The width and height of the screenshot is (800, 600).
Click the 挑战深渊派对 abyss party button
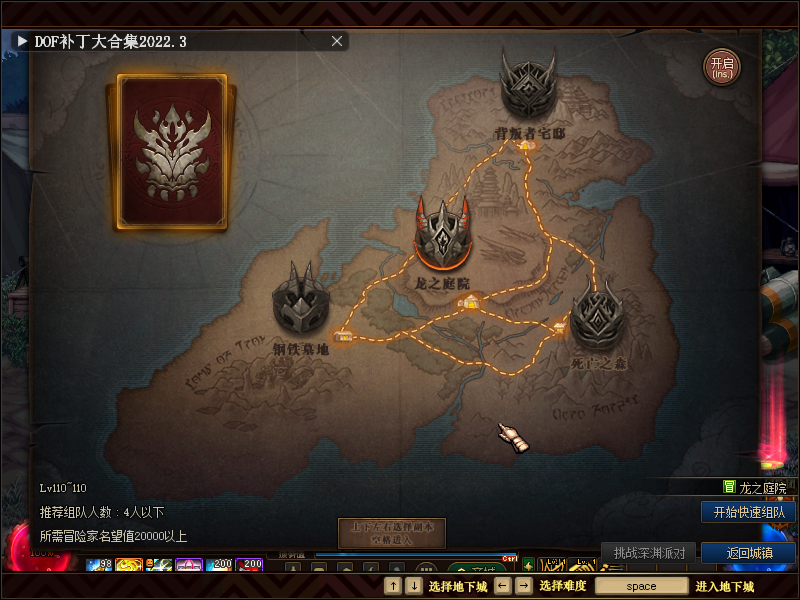649,553
